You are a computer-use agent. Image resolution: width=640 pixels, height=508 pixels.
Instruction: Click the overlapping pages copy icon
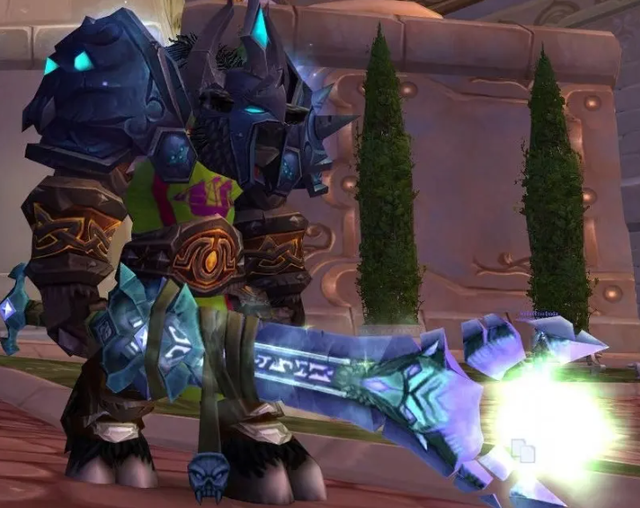pos(522,451)
